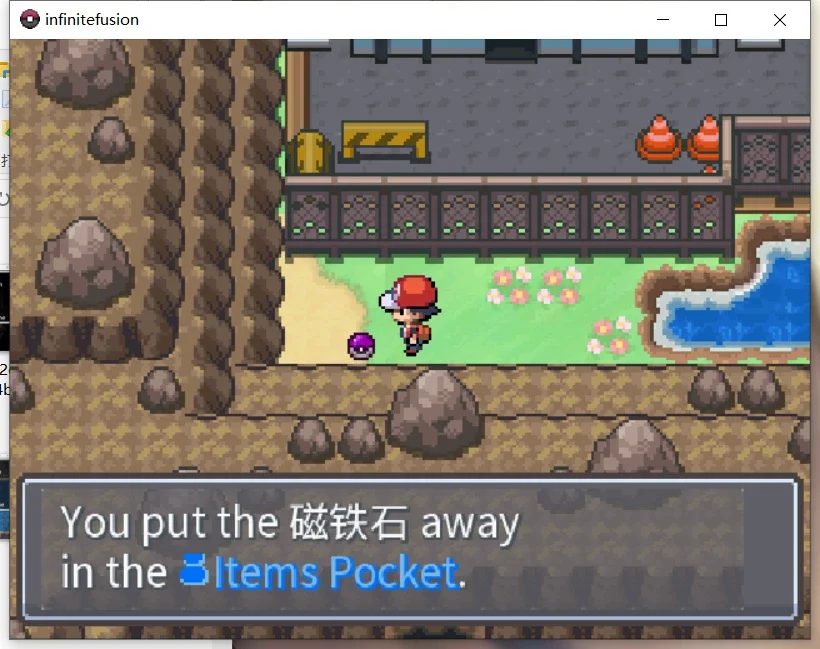Advance the item pocket dialogue message
Image resolution: width=820 pixels, height=649 pixels.
[409, 549]
